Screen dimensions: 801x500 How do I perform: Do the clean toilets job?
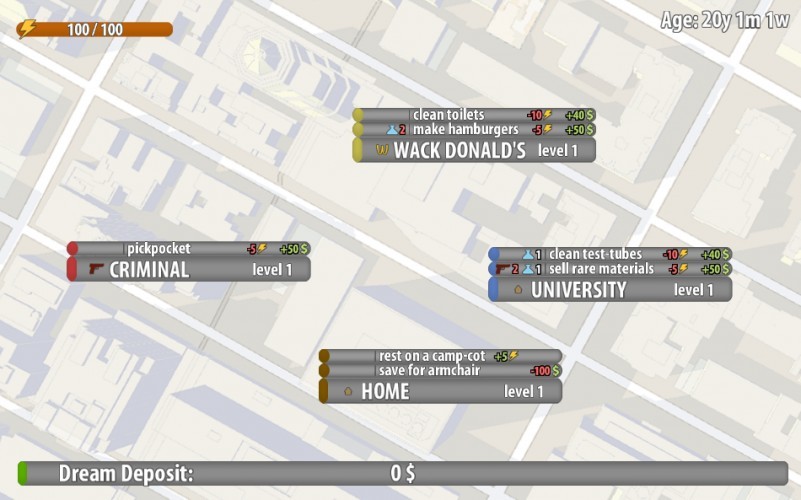(474, 115)
